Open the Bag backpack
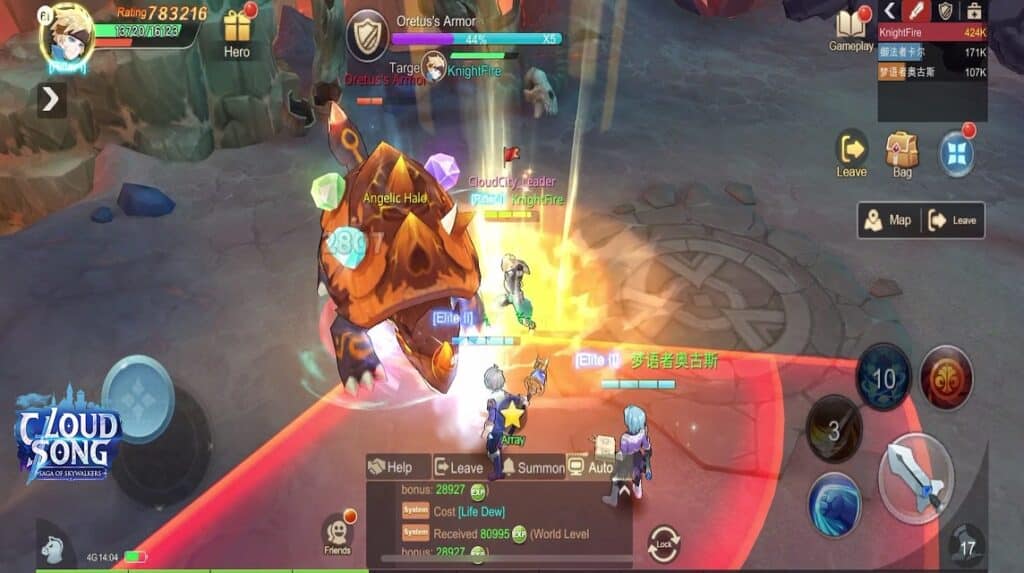 click(902, 153)
